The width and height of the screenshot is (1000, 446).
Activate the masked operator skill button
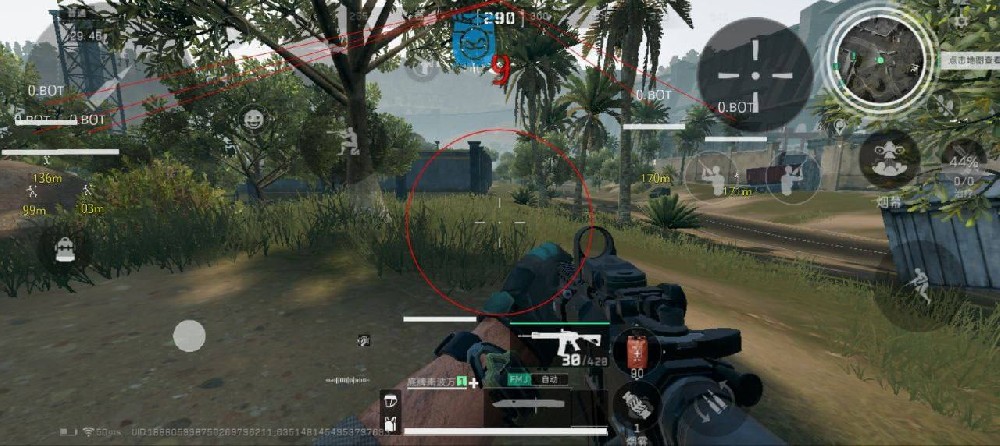point(889,159)
